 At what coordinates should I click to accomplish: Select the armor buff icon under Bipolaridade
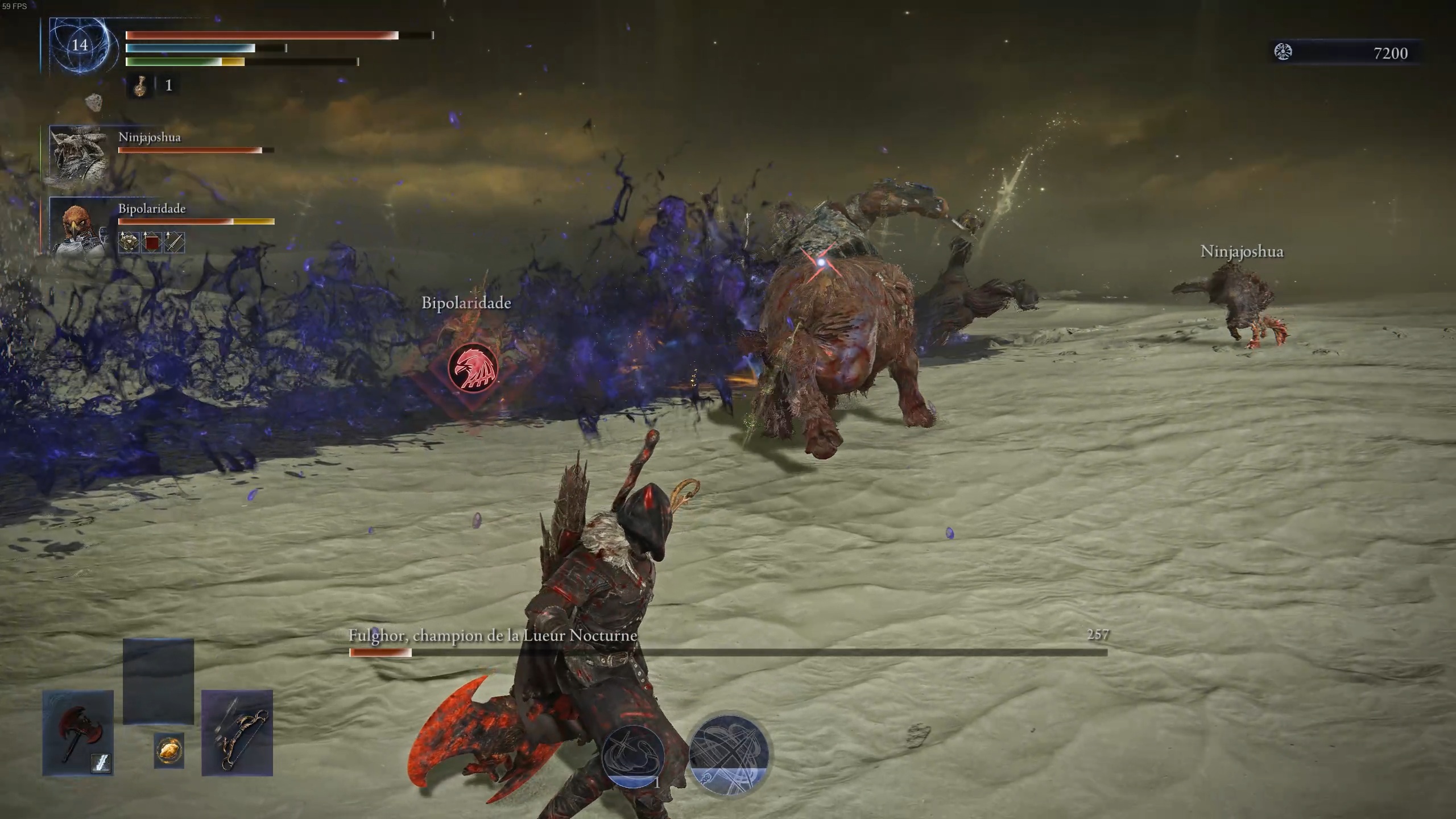tap(128, 242)
